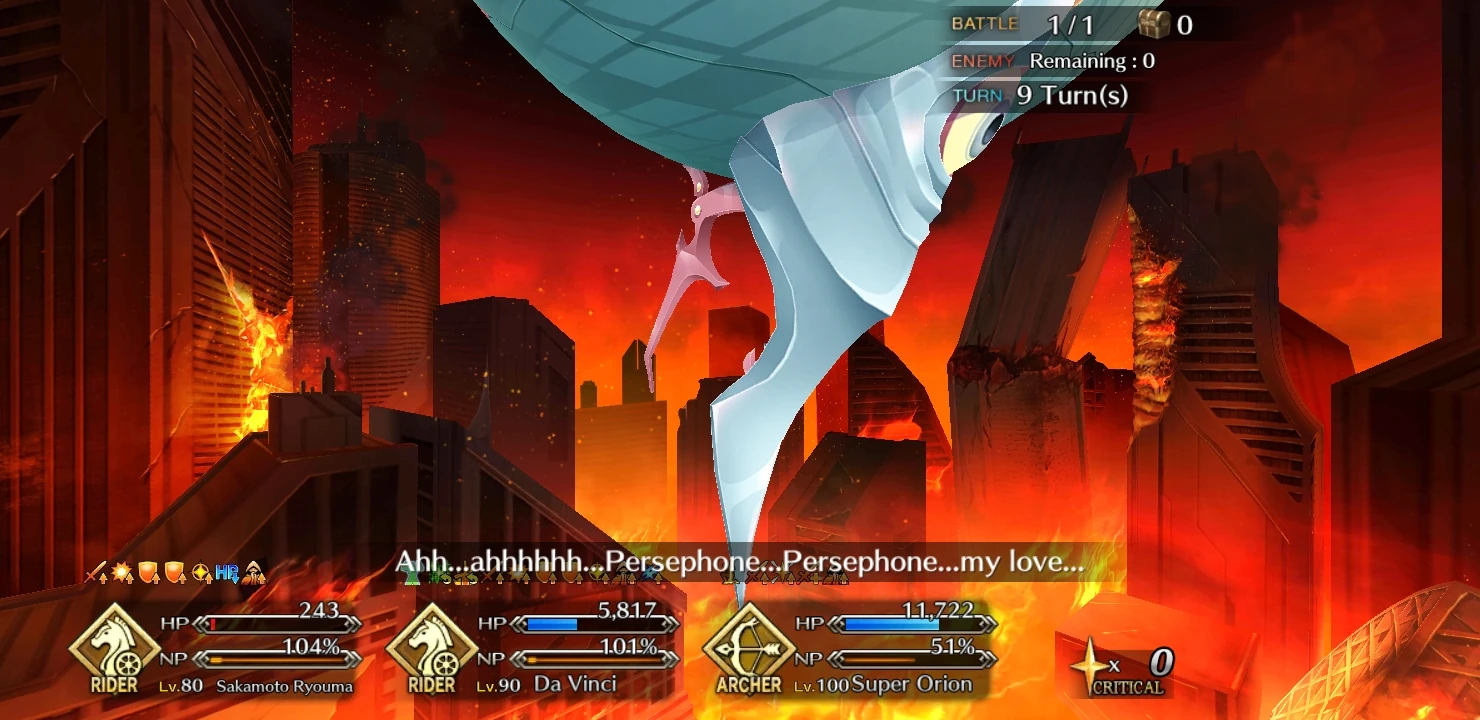Select the star gather rate buff icon
Image resolution: width=1480 pixels, height=720 pixels.
click(203, 572)
